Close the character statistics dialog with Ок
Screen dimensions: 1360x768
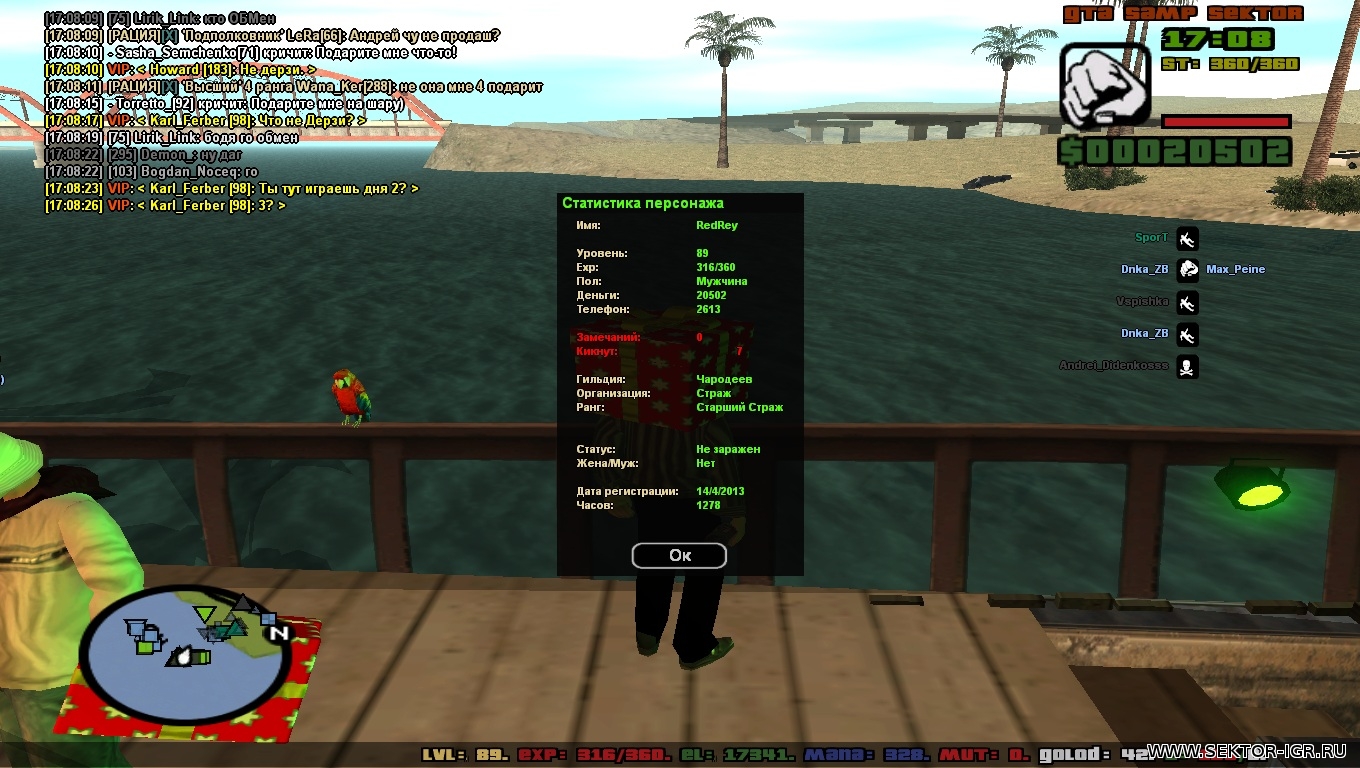(679, 556)
